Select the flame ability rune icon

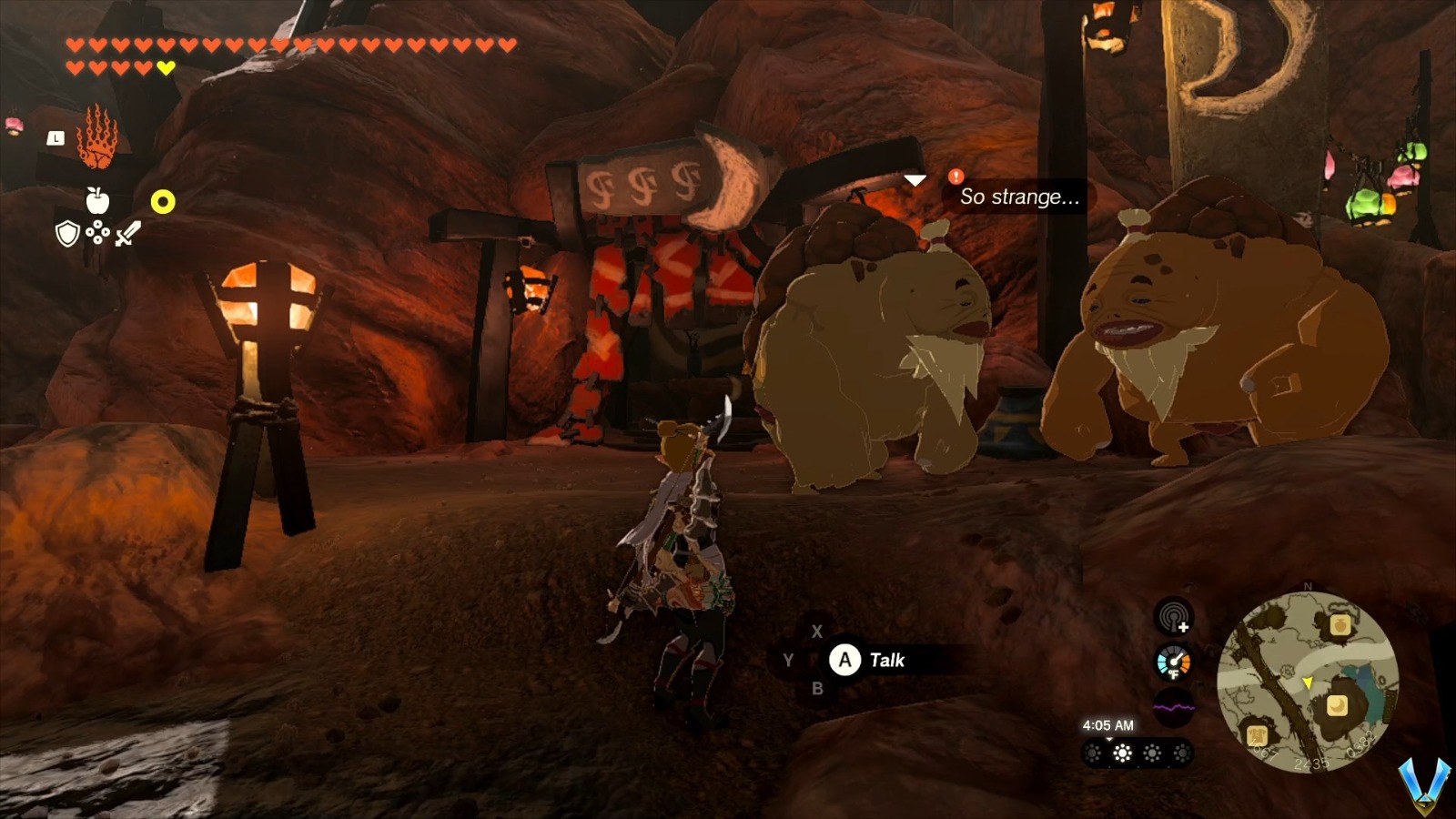click(x=97, y=137)
